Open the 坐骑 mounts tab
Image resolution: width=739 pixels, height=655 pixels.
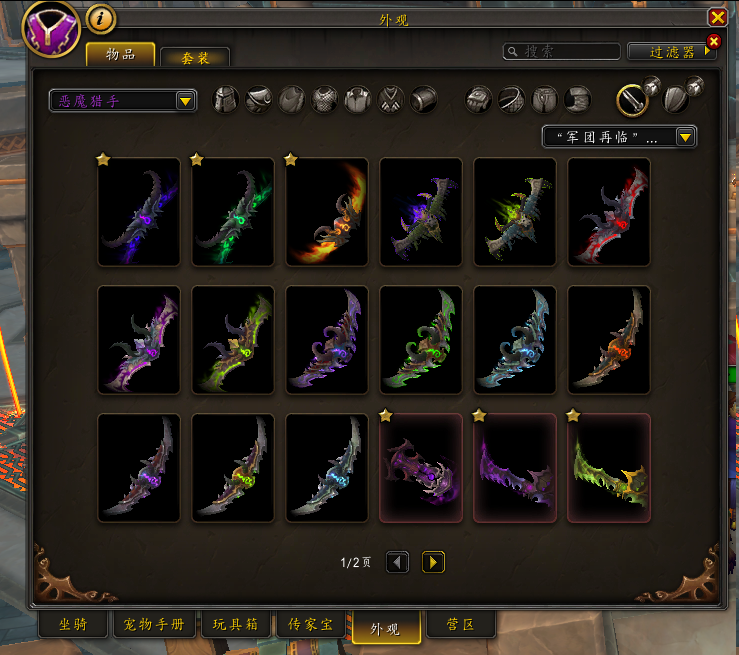point(73,625)
